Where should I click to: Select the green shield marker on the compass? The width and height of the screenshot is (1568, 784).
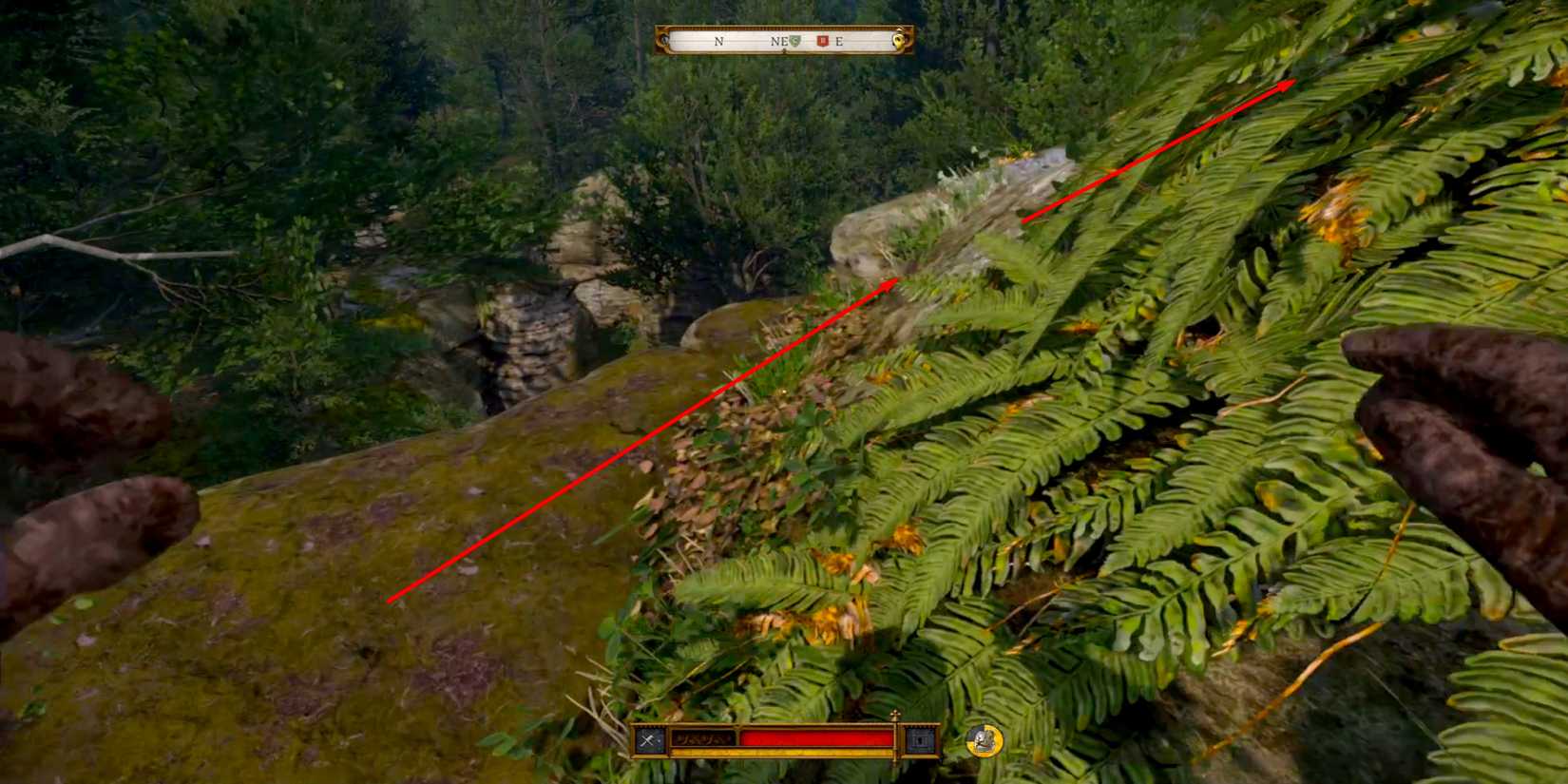pos(794,41)
